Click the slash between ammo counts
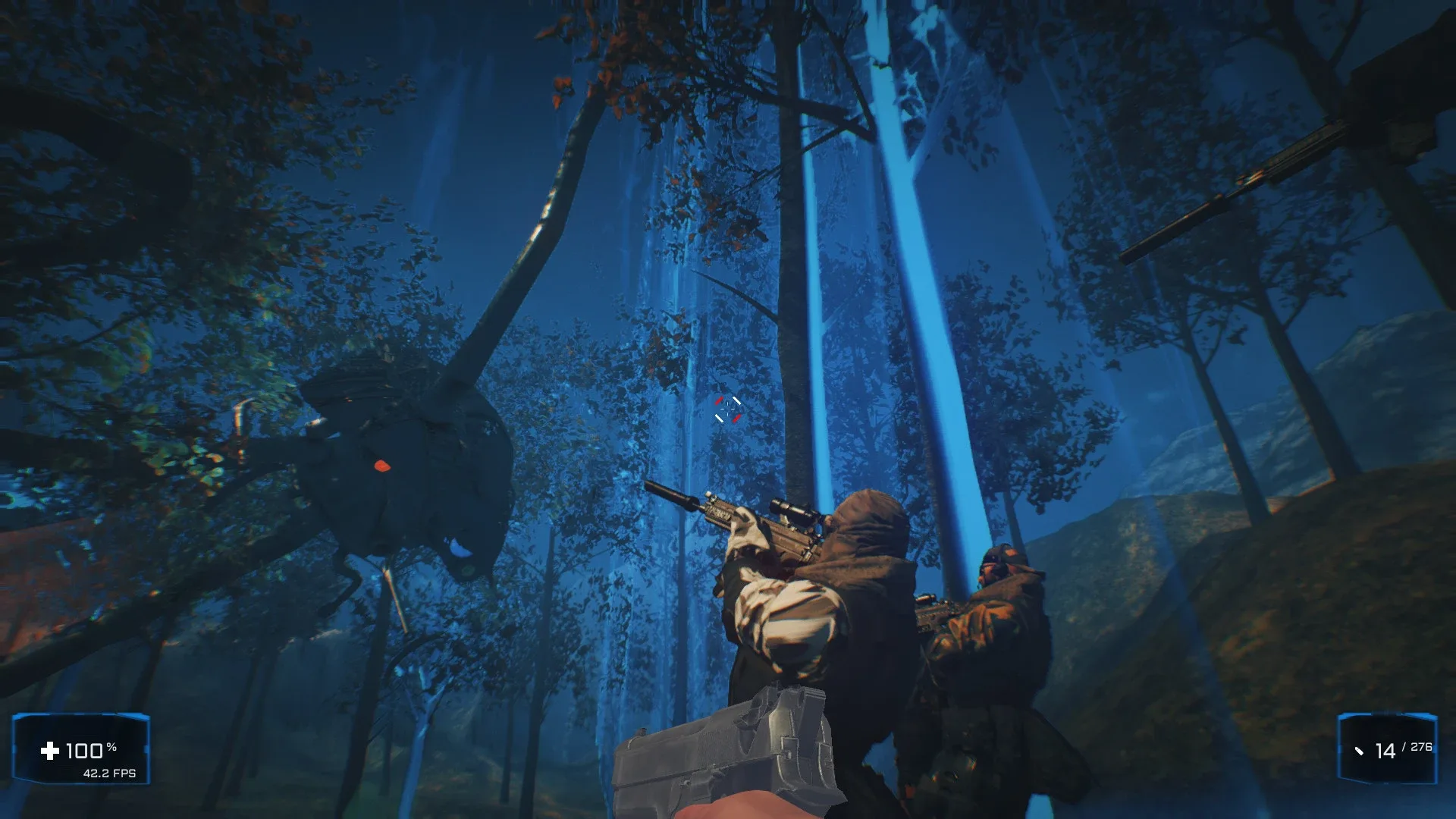 point(1404,746)
